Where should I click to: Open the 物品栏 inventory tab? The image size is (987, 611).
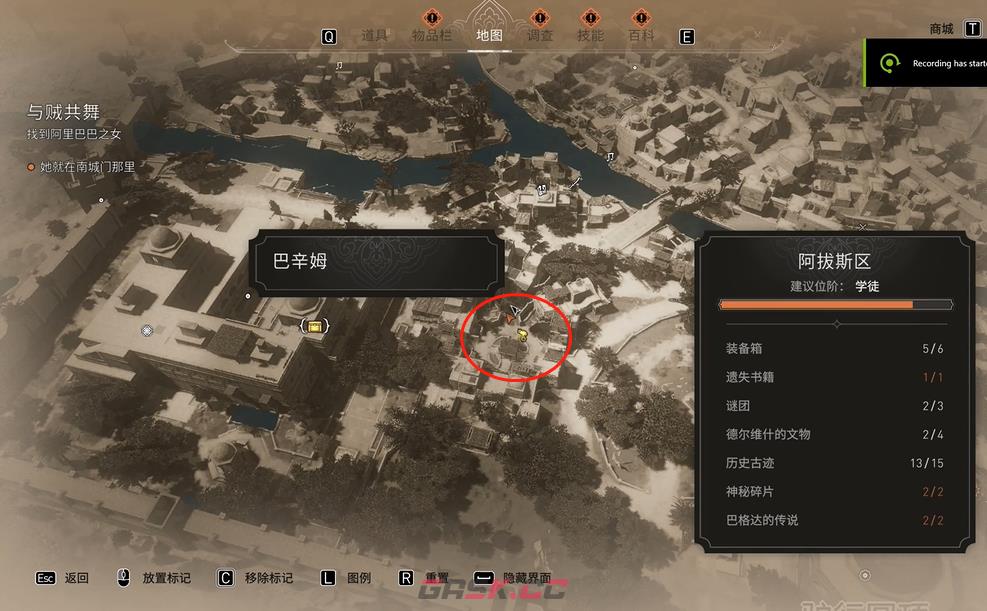coord(433,36)
